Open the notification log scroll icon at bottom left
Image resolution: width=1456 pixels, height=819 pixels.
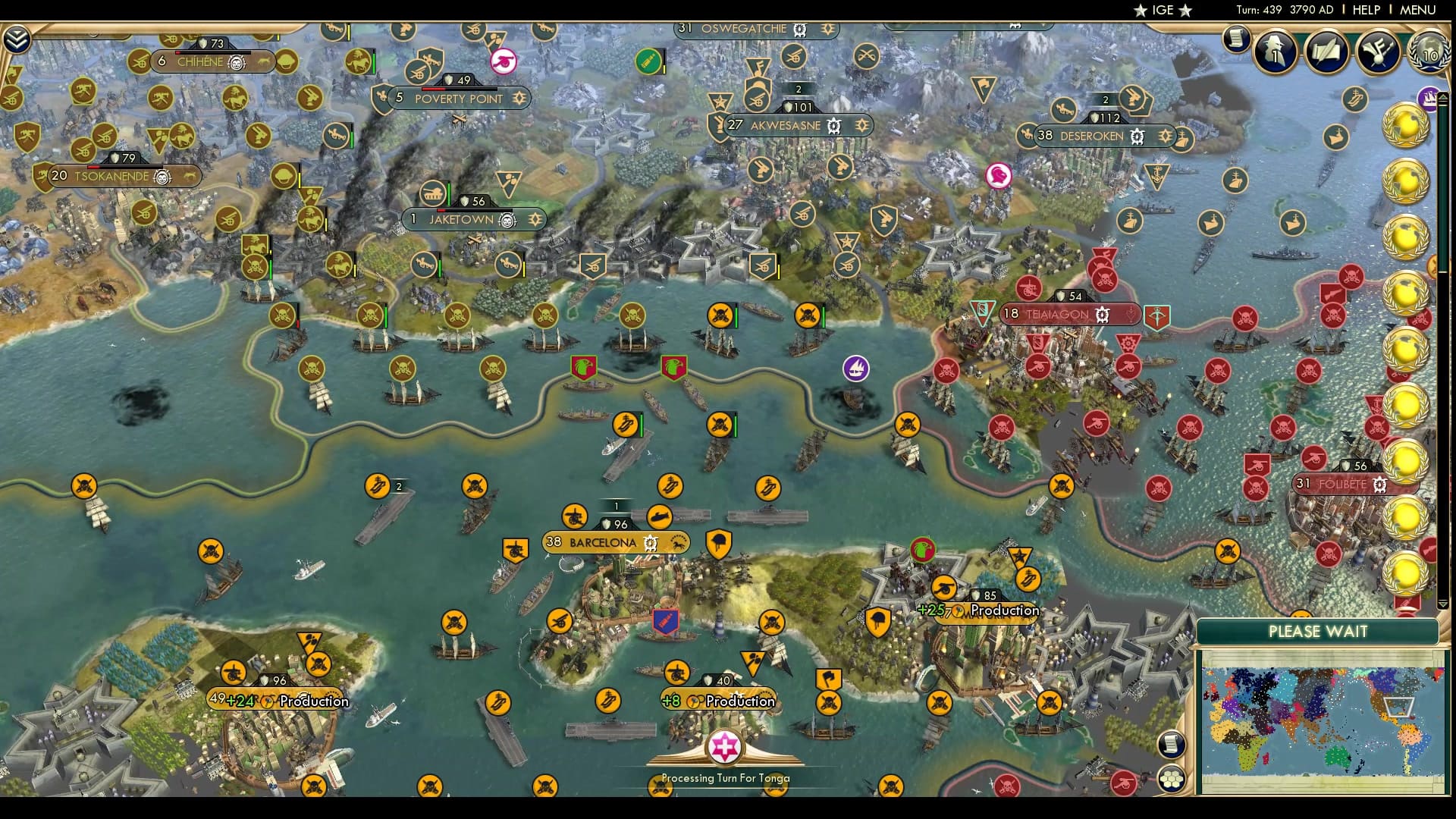click(1172, 743)
